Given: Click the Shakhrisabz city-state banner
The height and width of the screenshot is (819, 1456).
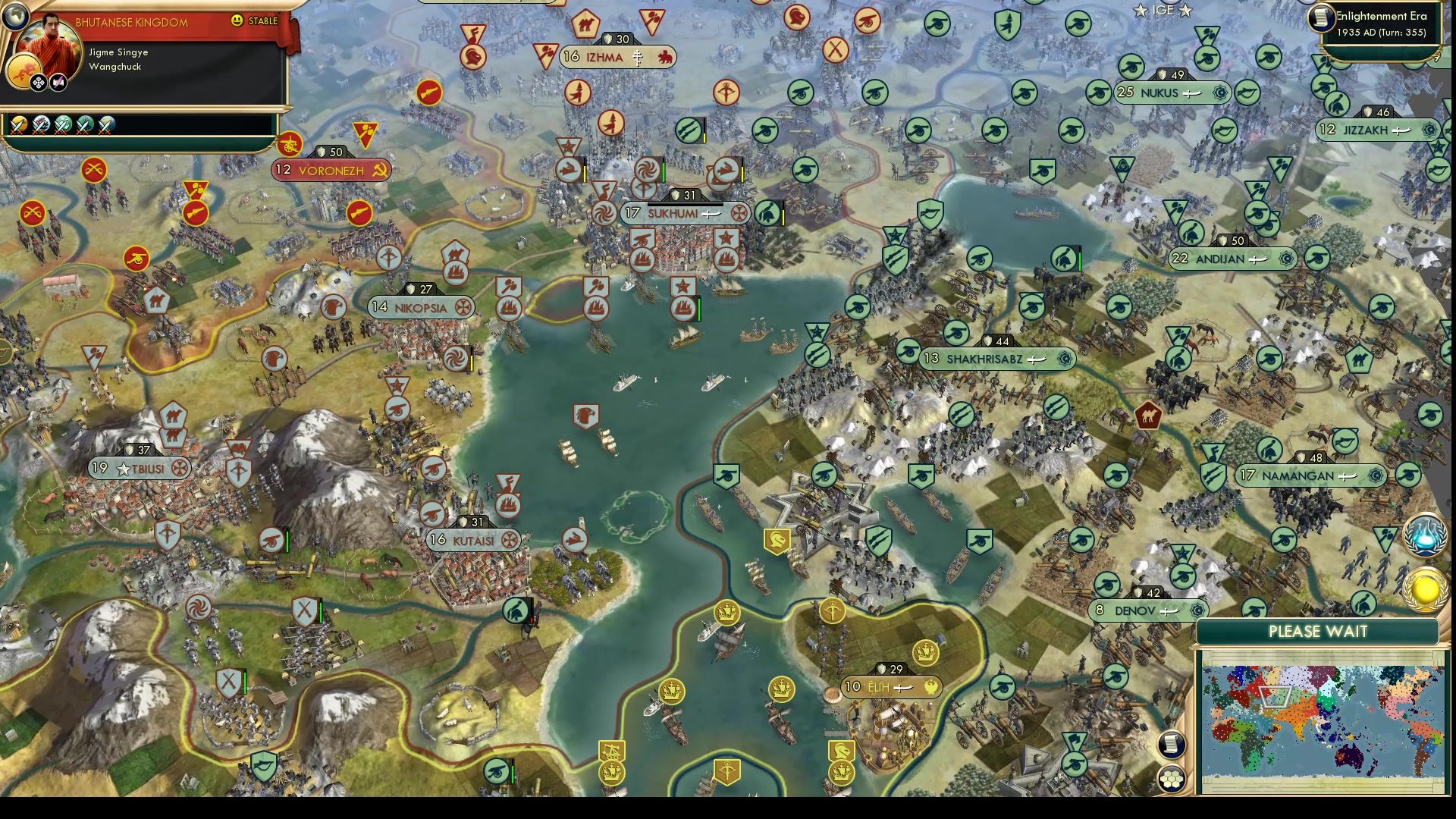Looking at the screenshot, I should [x=997, y=358].
